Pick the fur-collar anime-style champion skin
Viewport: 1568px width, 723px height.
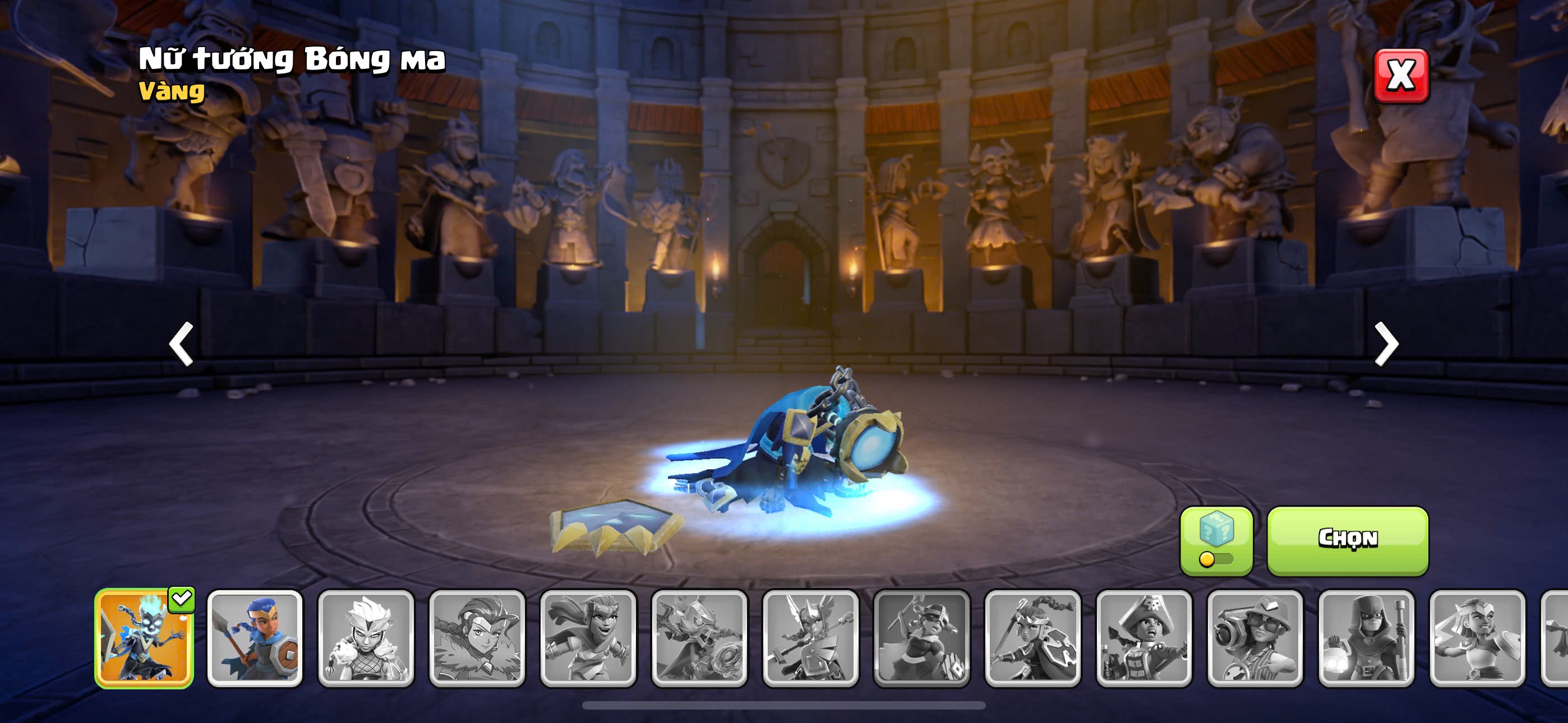coord(477,638)
